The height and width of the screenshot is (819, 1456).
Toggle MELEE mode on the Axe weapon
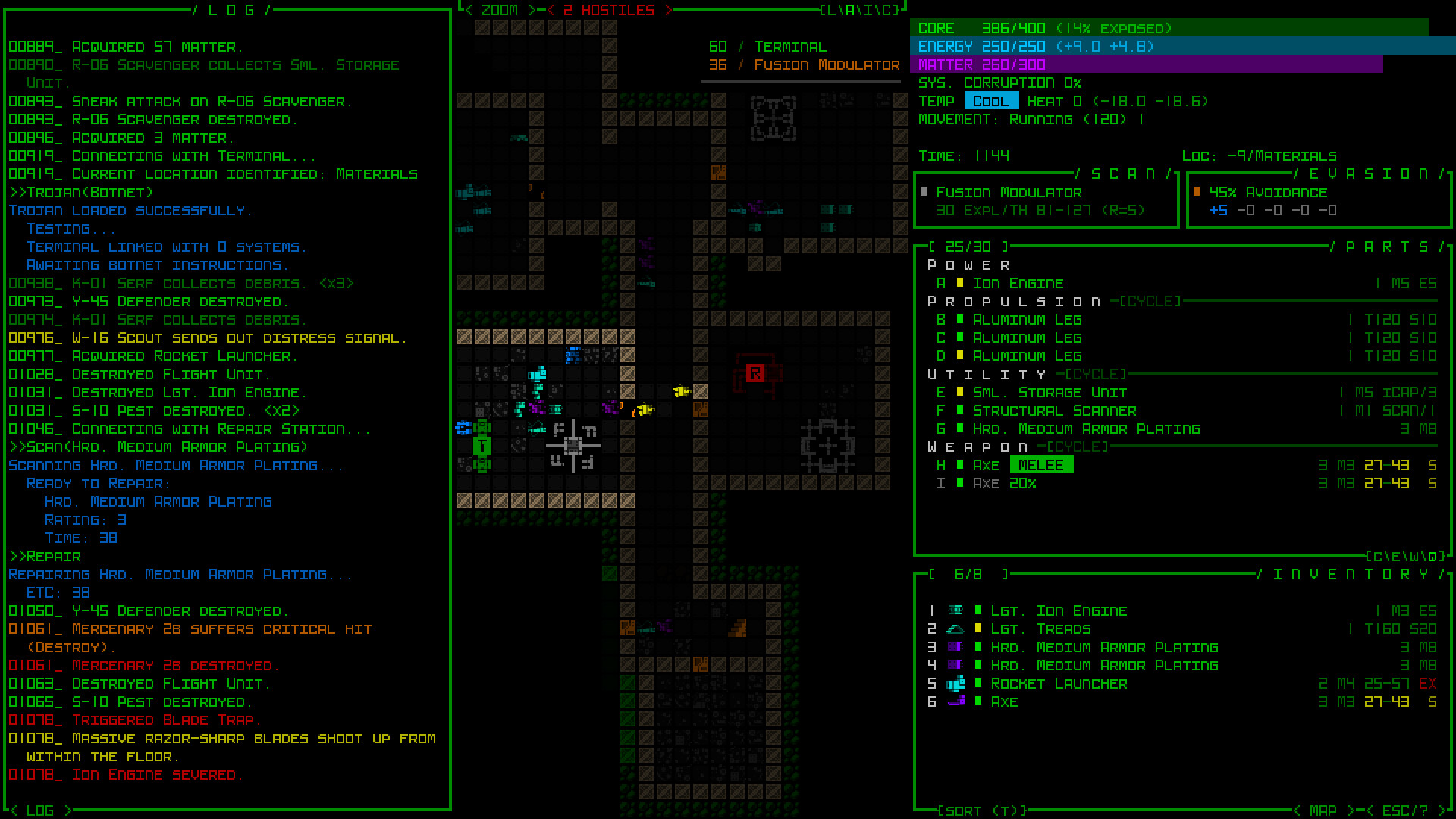pyautogui.click(x=1043, y=465)
